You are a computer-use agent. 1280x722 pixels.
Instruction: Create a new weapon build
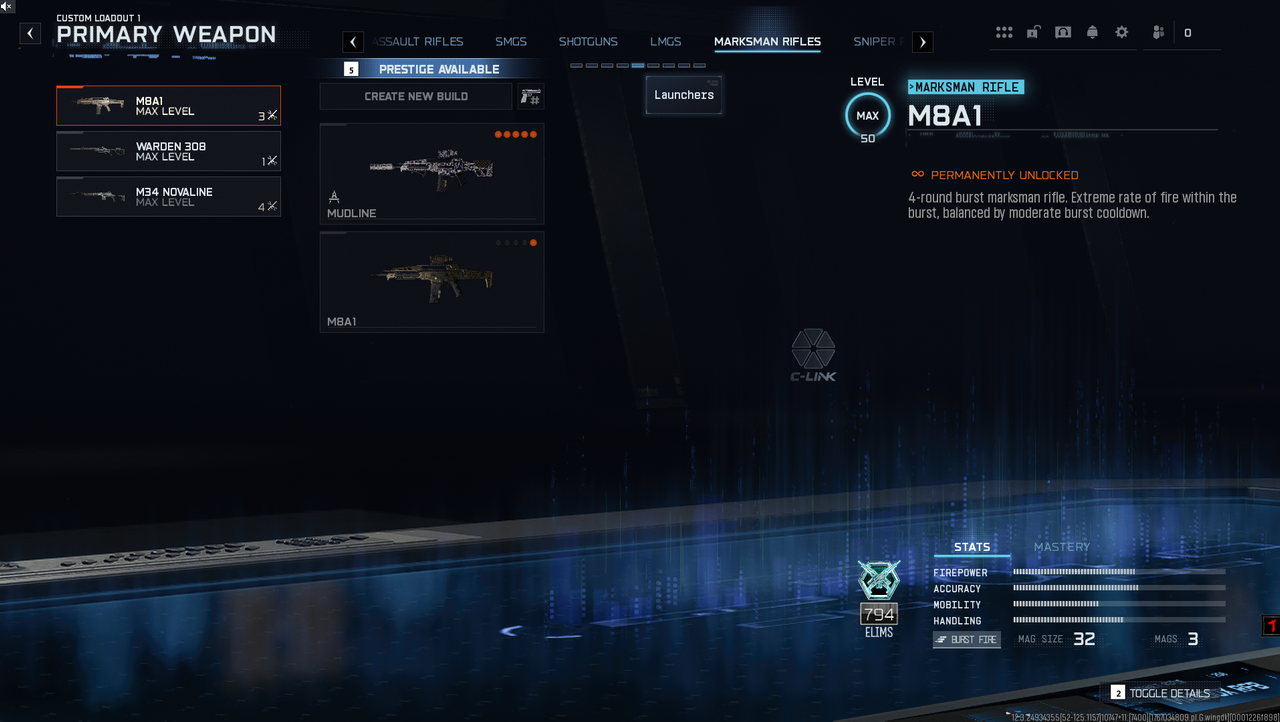pos(416,96)
